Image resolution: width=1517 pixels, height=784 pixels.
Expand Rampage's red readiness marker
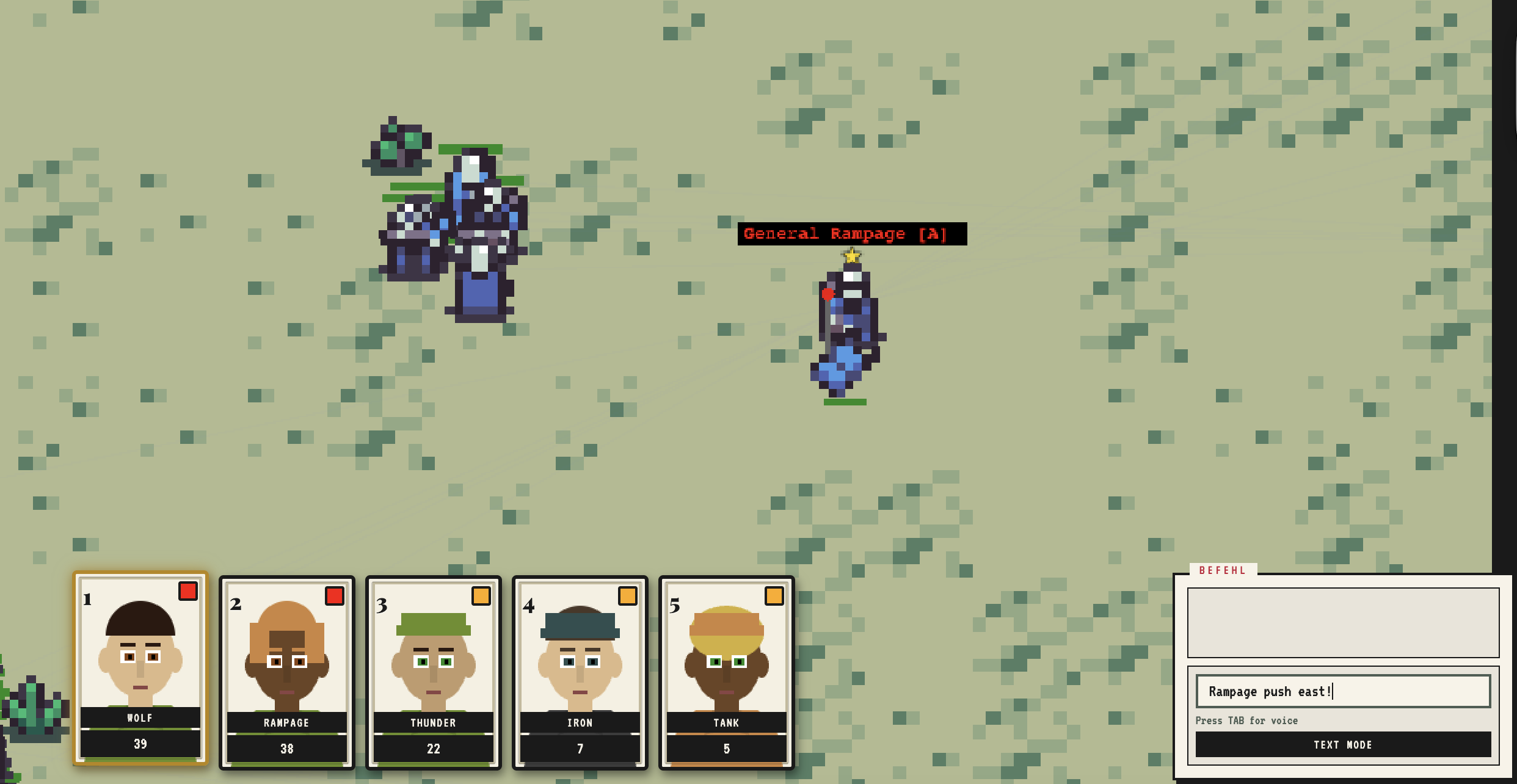pos(334,597)
